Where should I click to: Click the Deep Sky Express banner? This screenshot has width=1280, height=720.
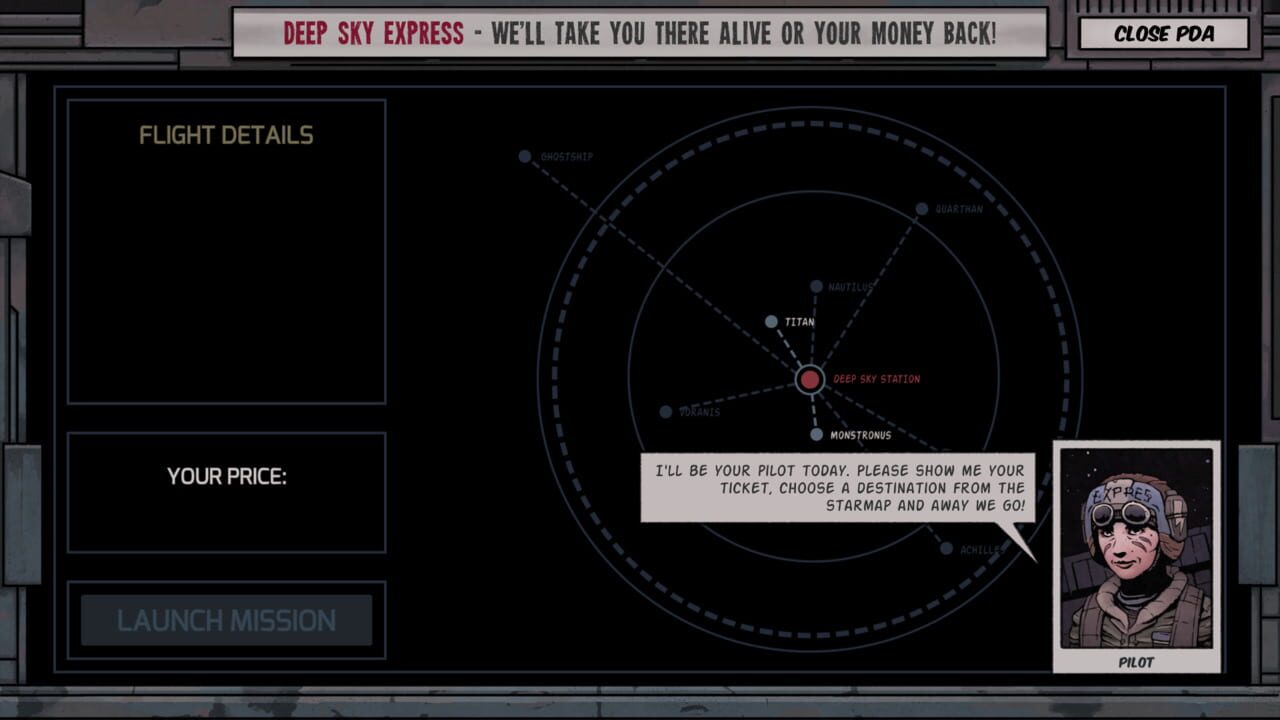640,32
